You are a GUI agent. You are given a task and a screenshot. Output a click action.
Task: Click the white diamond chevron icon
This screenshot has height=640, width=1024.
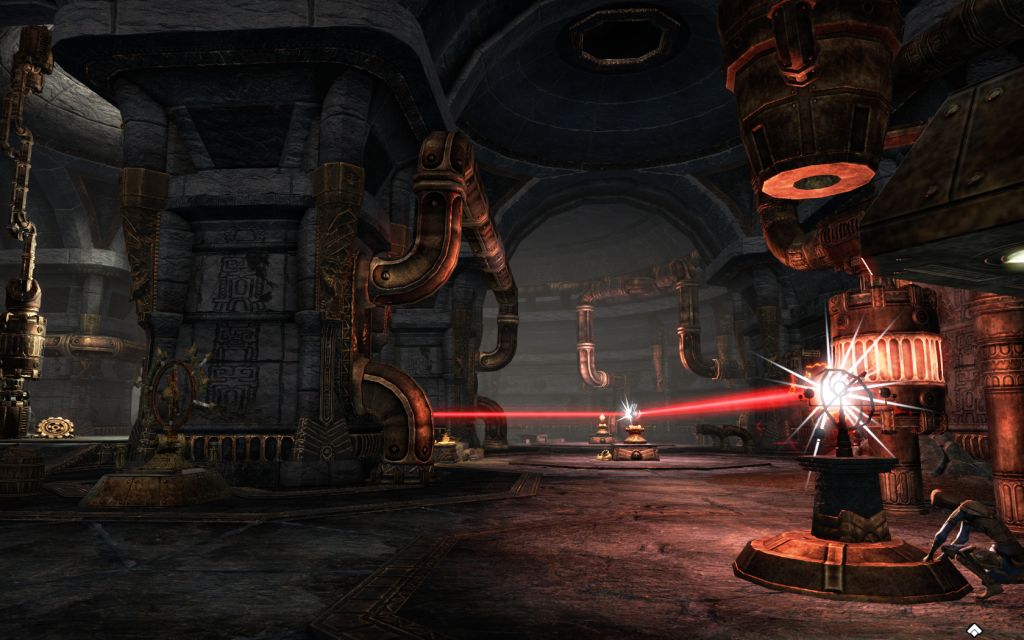pos(973,629)
